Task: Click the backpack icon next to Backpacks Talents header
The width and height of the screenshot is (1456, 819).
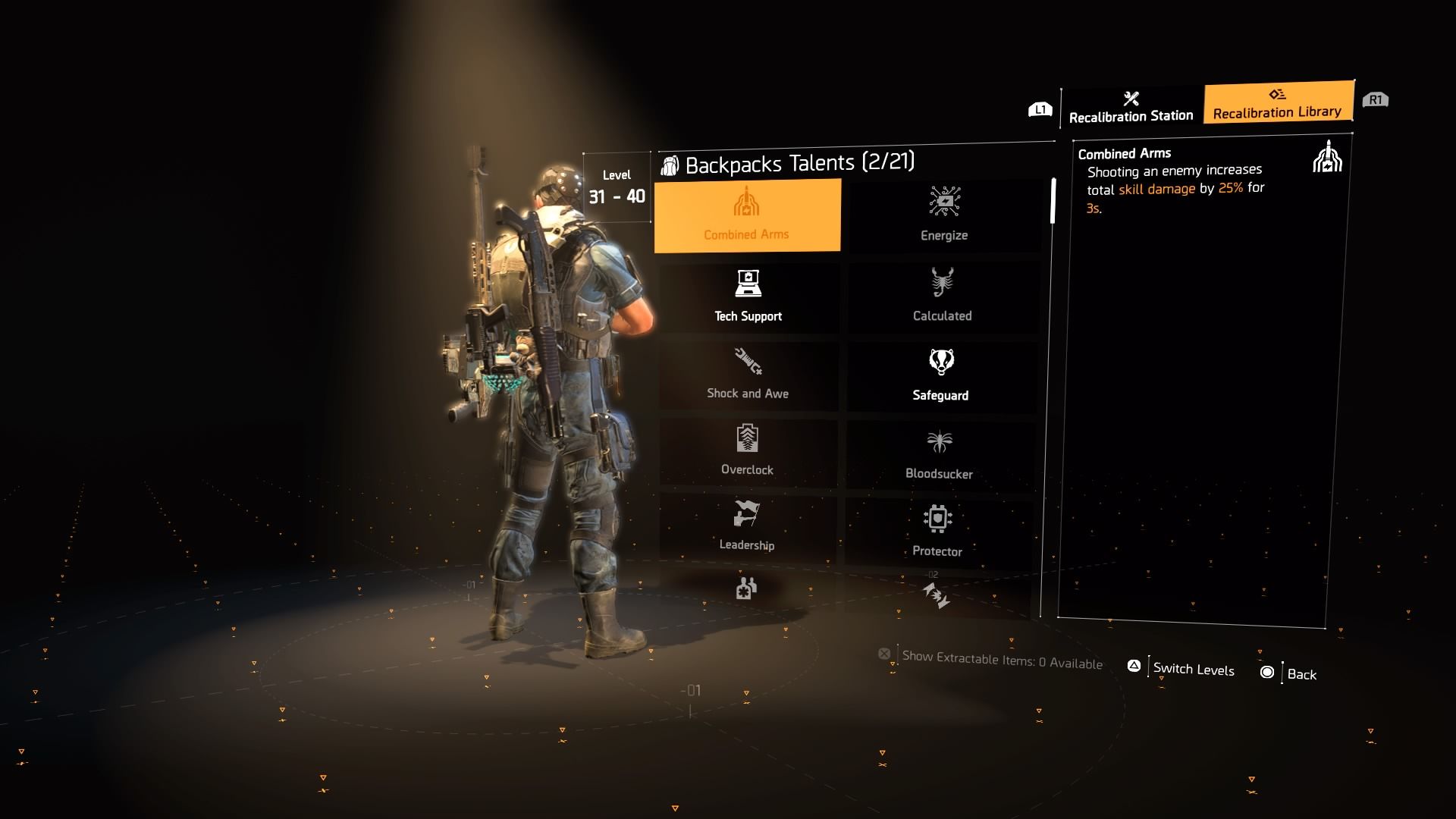Action: [x=670, y=162]
